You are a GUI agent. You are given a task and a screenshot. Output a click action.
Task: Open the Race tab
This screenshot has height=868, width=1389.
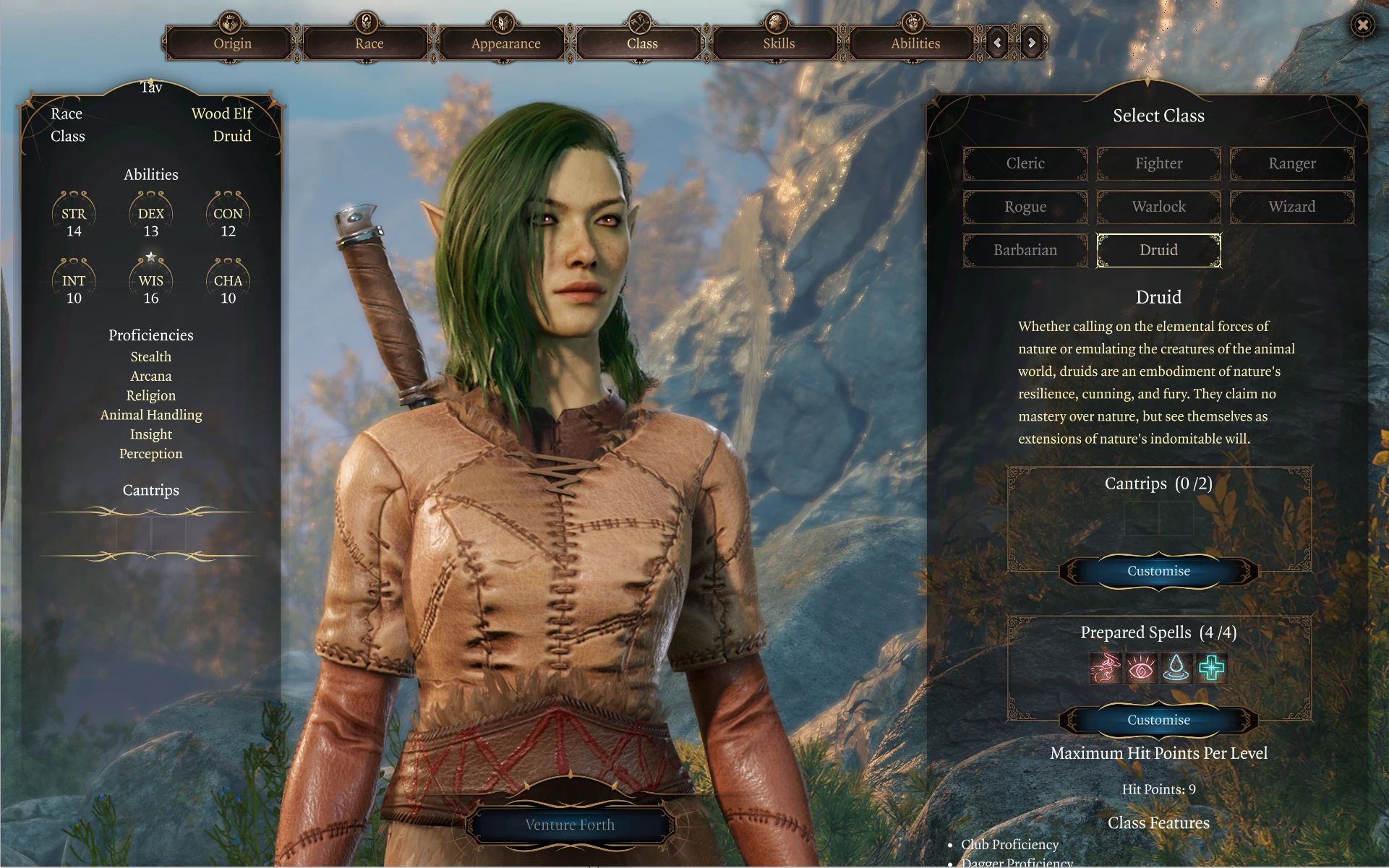[x=369, y=43]
